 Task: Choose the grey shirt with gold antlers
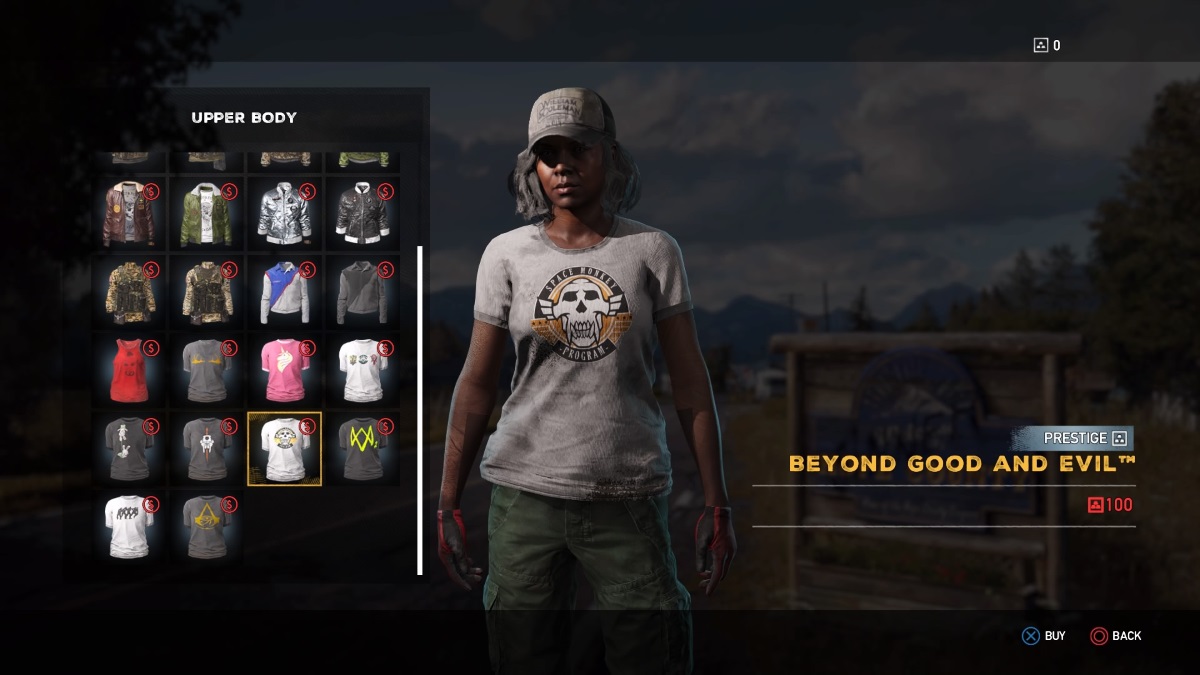pos(207,370)
